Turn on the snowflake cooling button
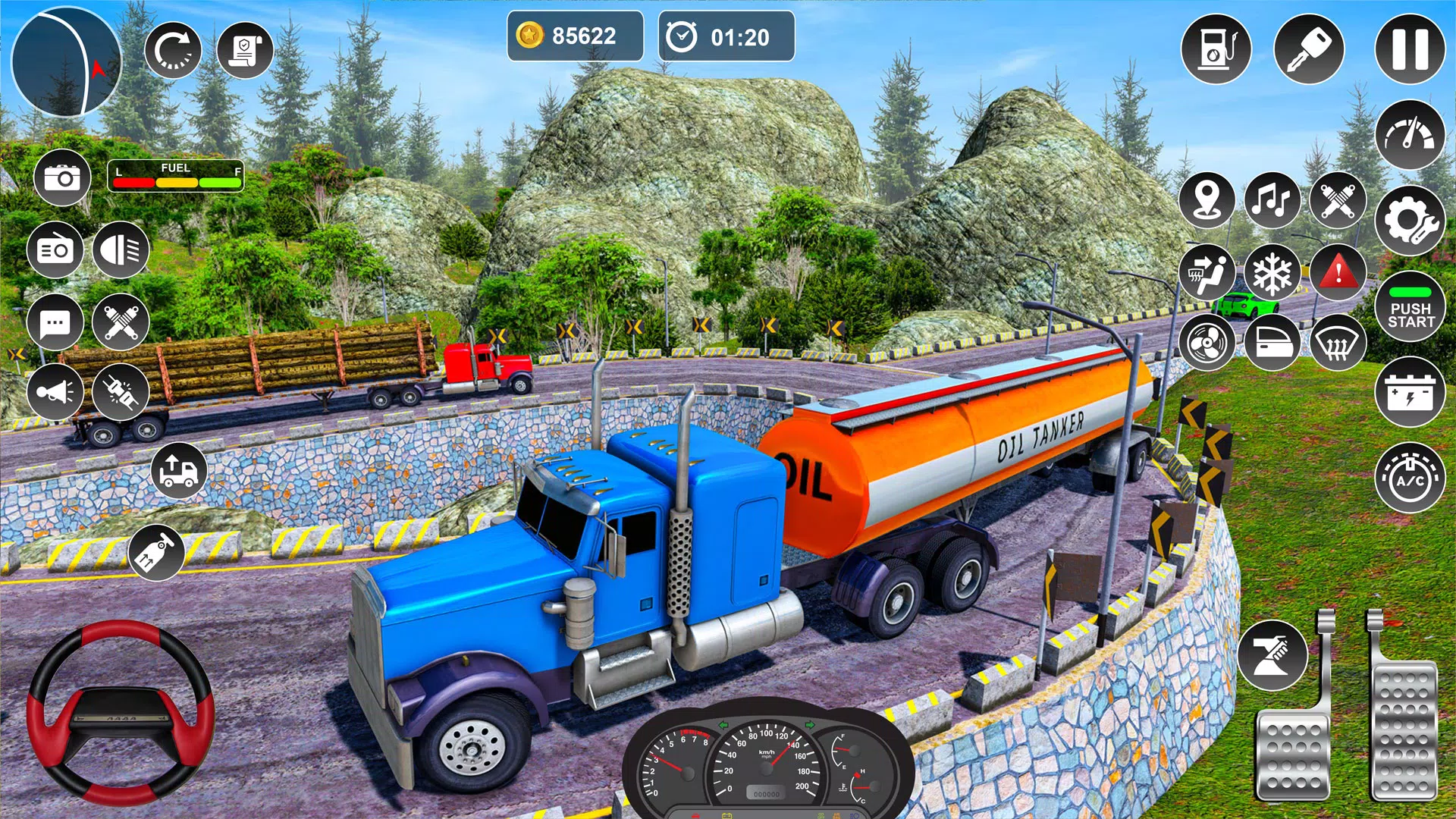Screen dimensions: 1456x819 [1272, 271]
